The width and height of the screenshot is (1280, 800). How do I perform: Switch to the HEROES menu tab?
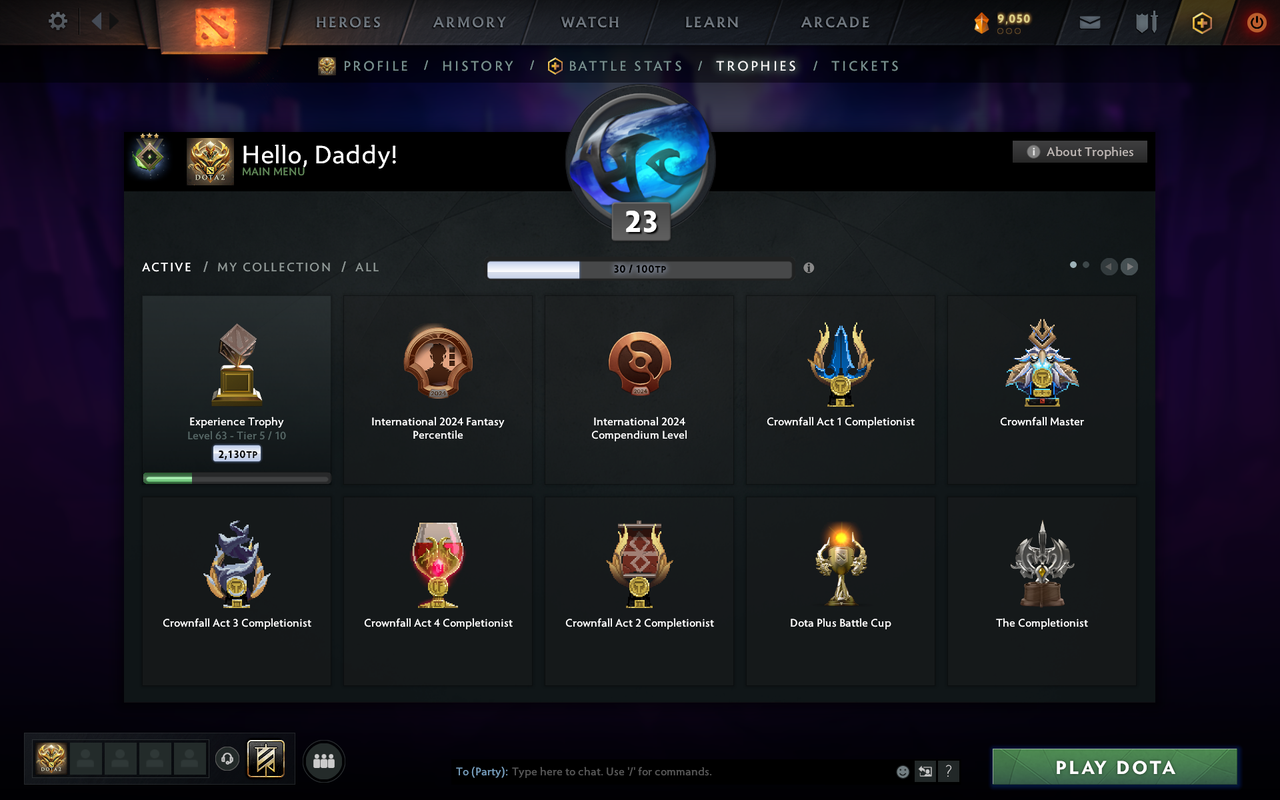tap(348, 22)
